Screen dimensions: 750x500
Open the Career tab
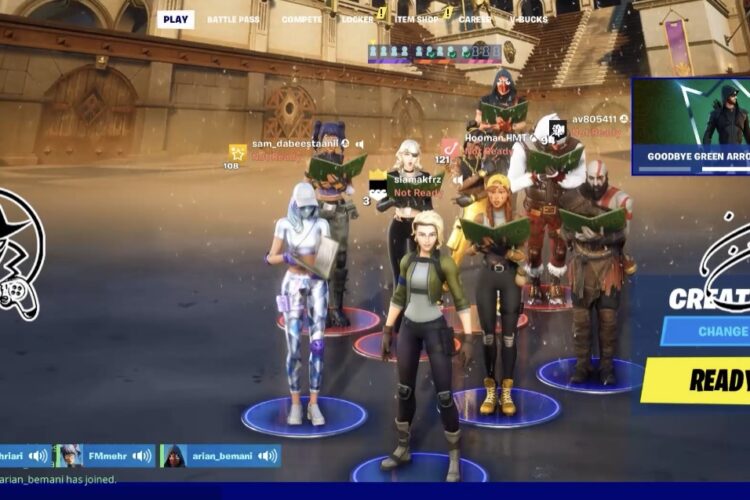tap(474, 19)
